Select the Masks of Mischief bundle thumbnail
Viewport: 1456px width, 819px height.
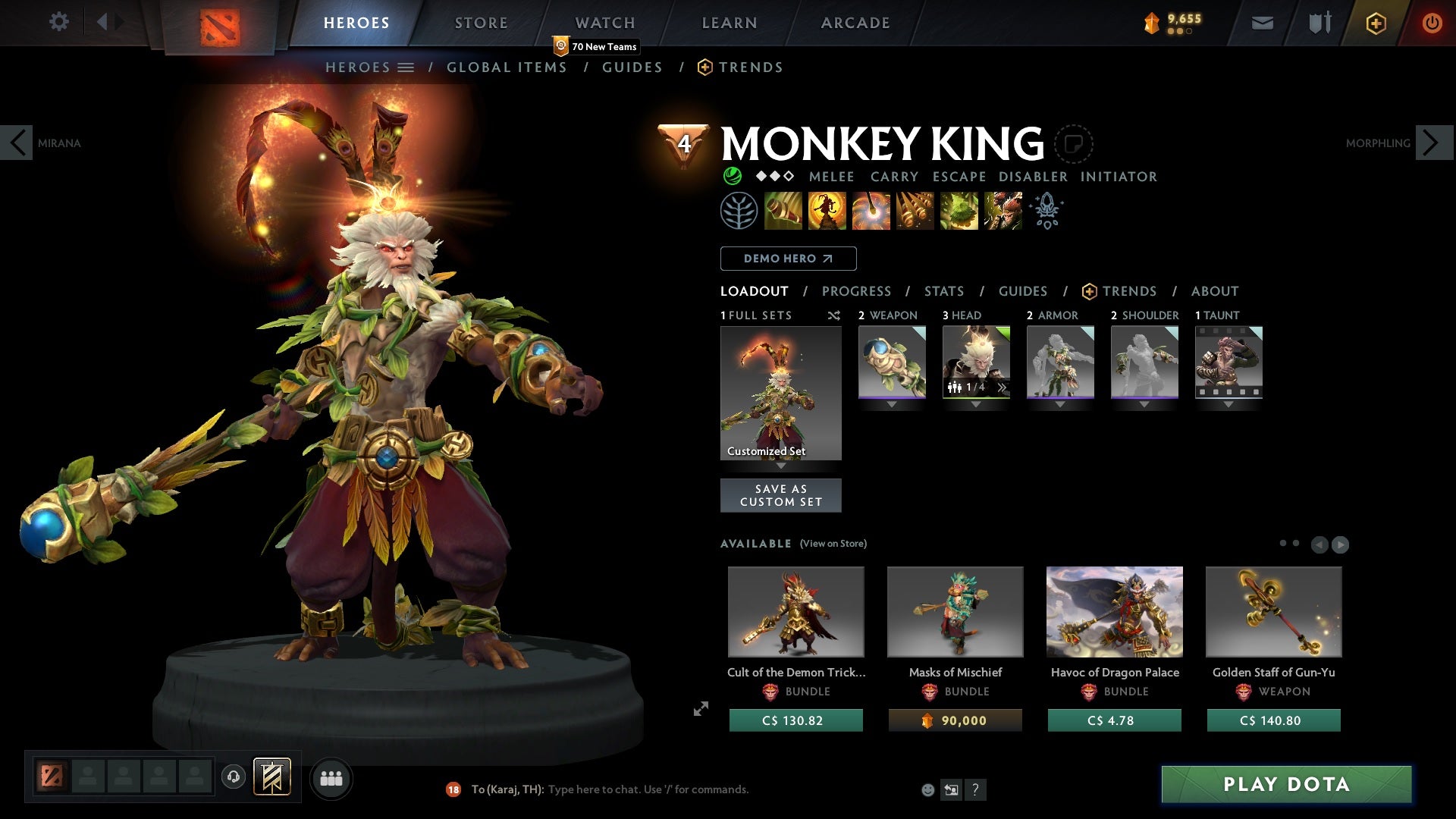[x=955, y=611]
